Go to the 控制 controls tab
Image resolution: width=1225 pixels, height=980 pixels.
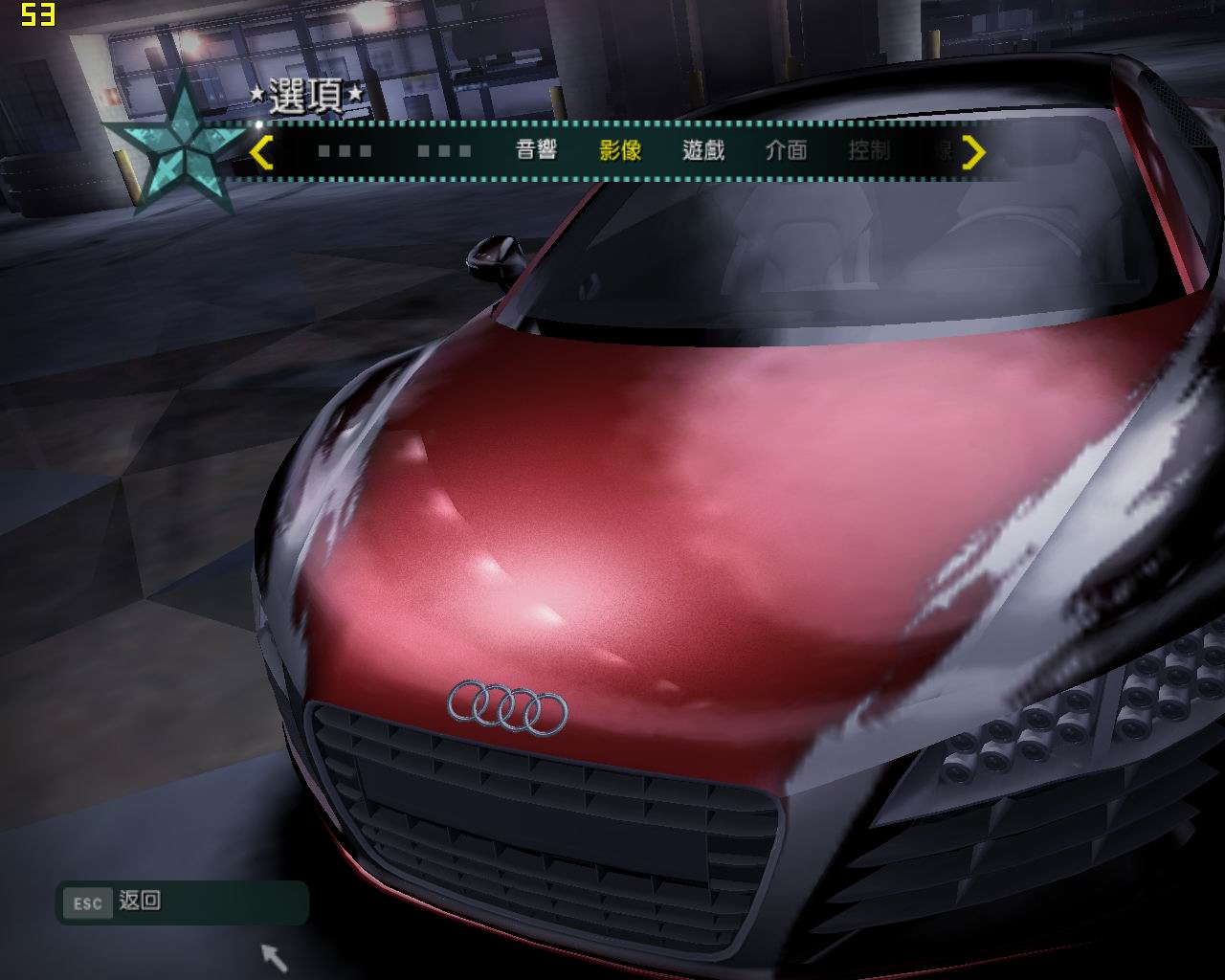(x=869, y=150)
